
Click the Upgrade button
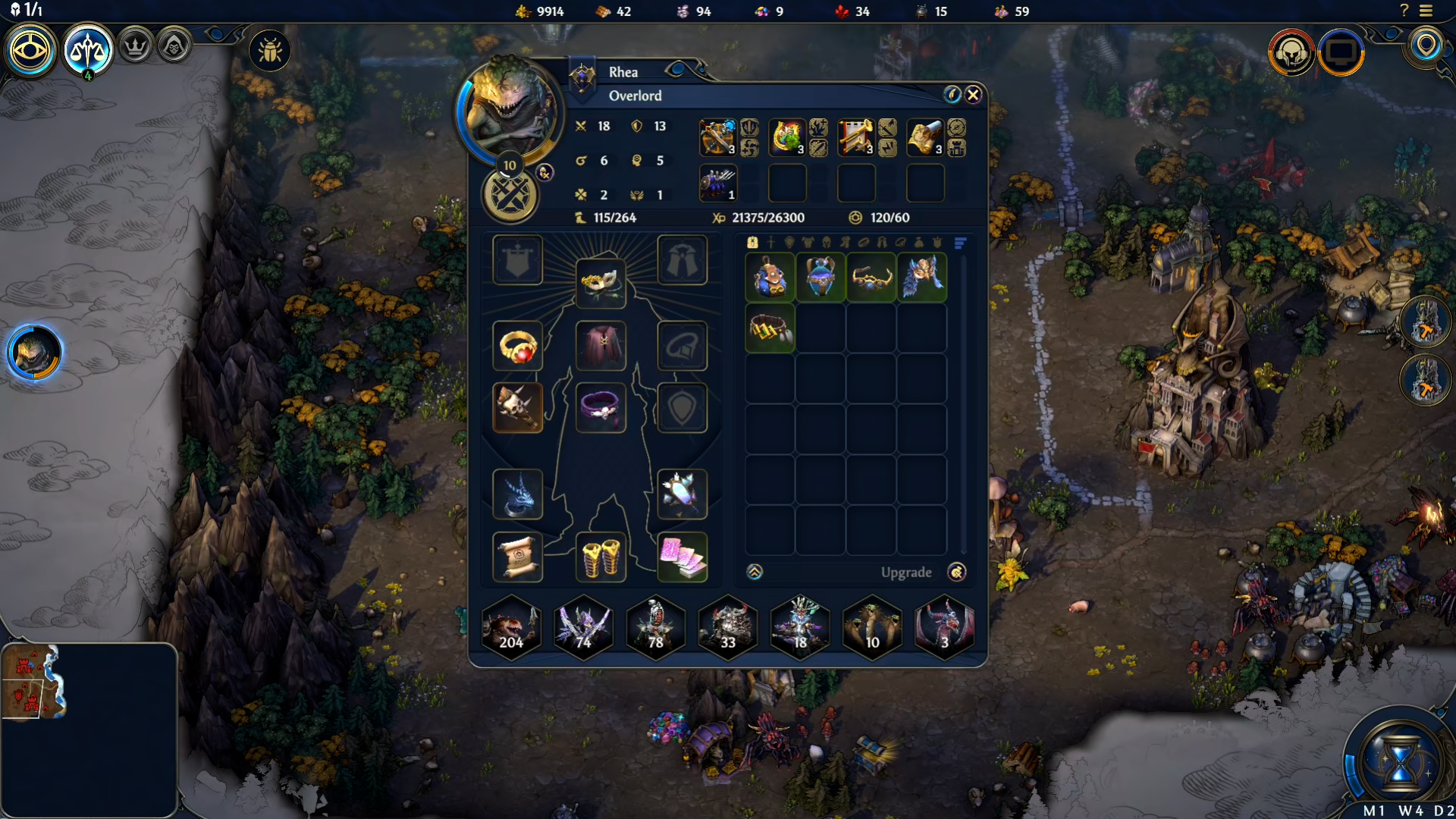906,573
